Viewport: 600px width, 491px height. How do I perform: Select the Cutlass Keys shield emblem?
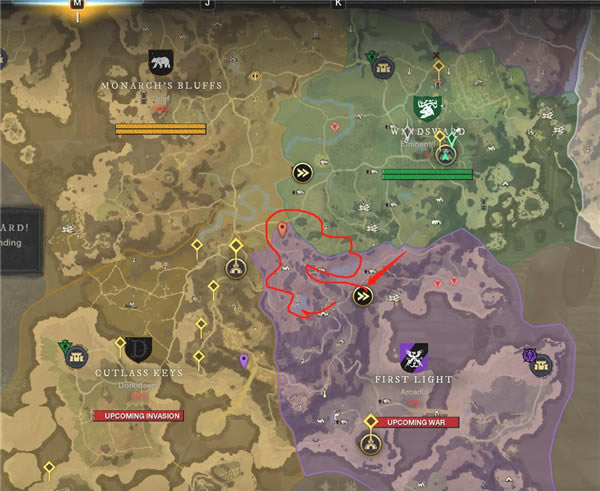pyautogui.click(x=138, y=350)
